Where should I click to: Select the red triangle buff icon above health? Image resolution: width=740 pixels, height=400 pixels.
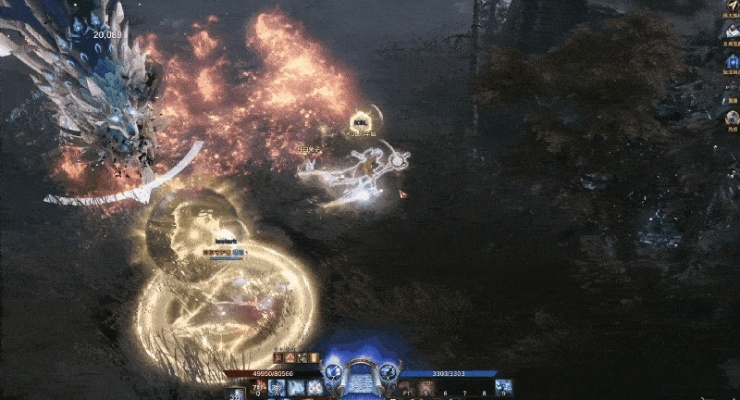click(290, 358)
